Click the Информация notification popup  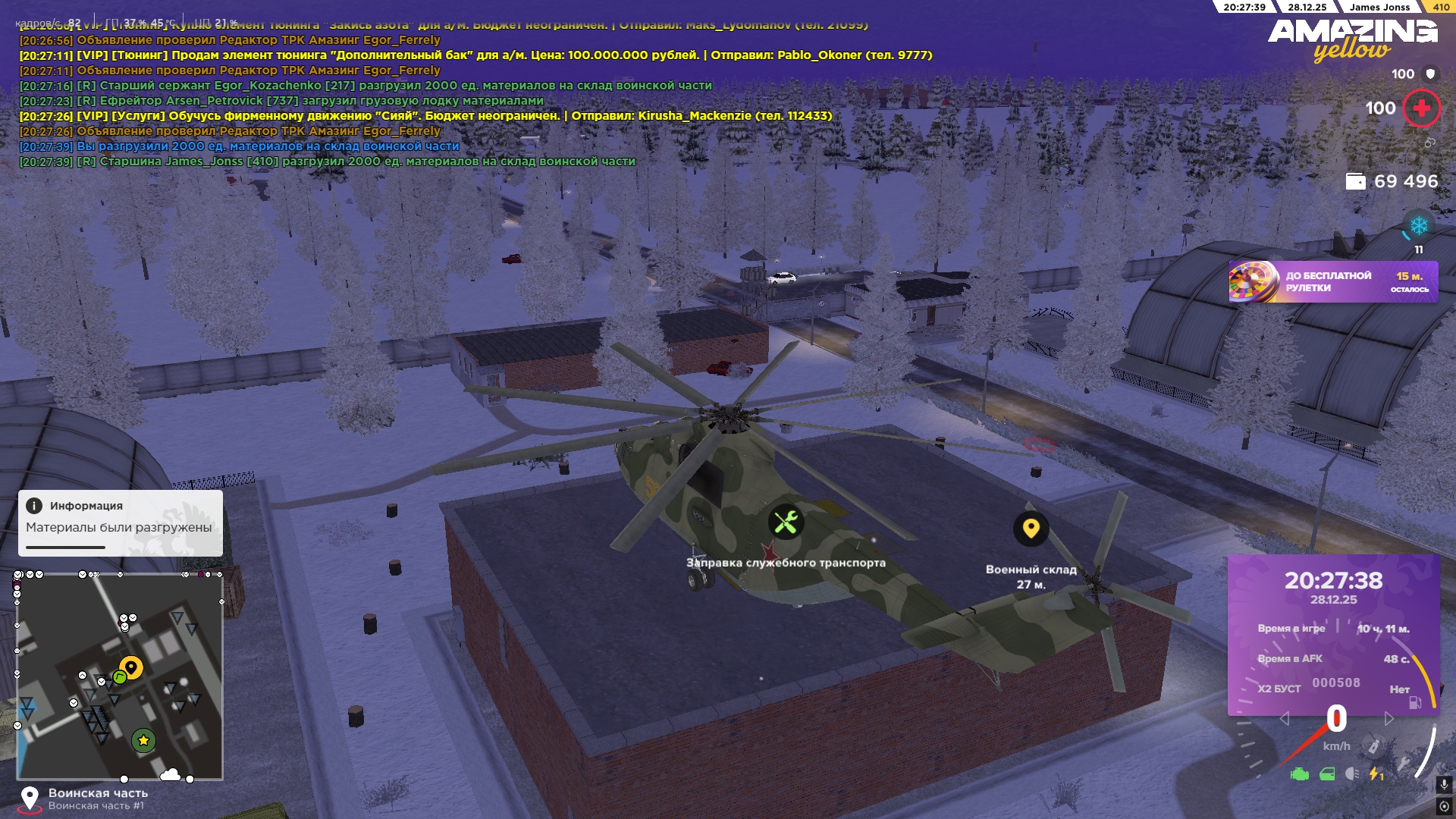tap(120, 522)
